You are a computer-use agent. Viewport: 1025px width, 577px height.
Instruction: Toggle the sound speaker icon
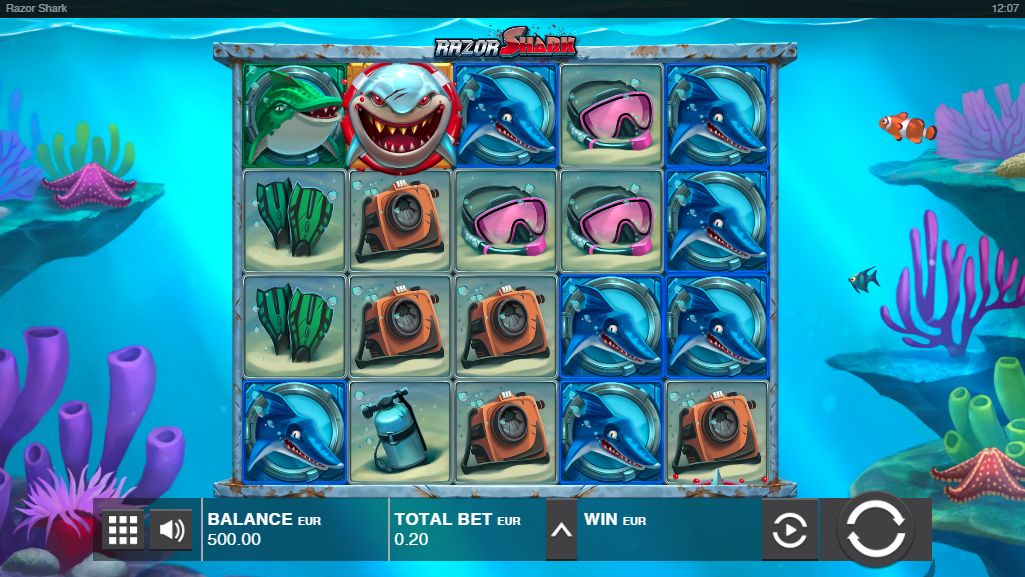click(x=171, y=530)
